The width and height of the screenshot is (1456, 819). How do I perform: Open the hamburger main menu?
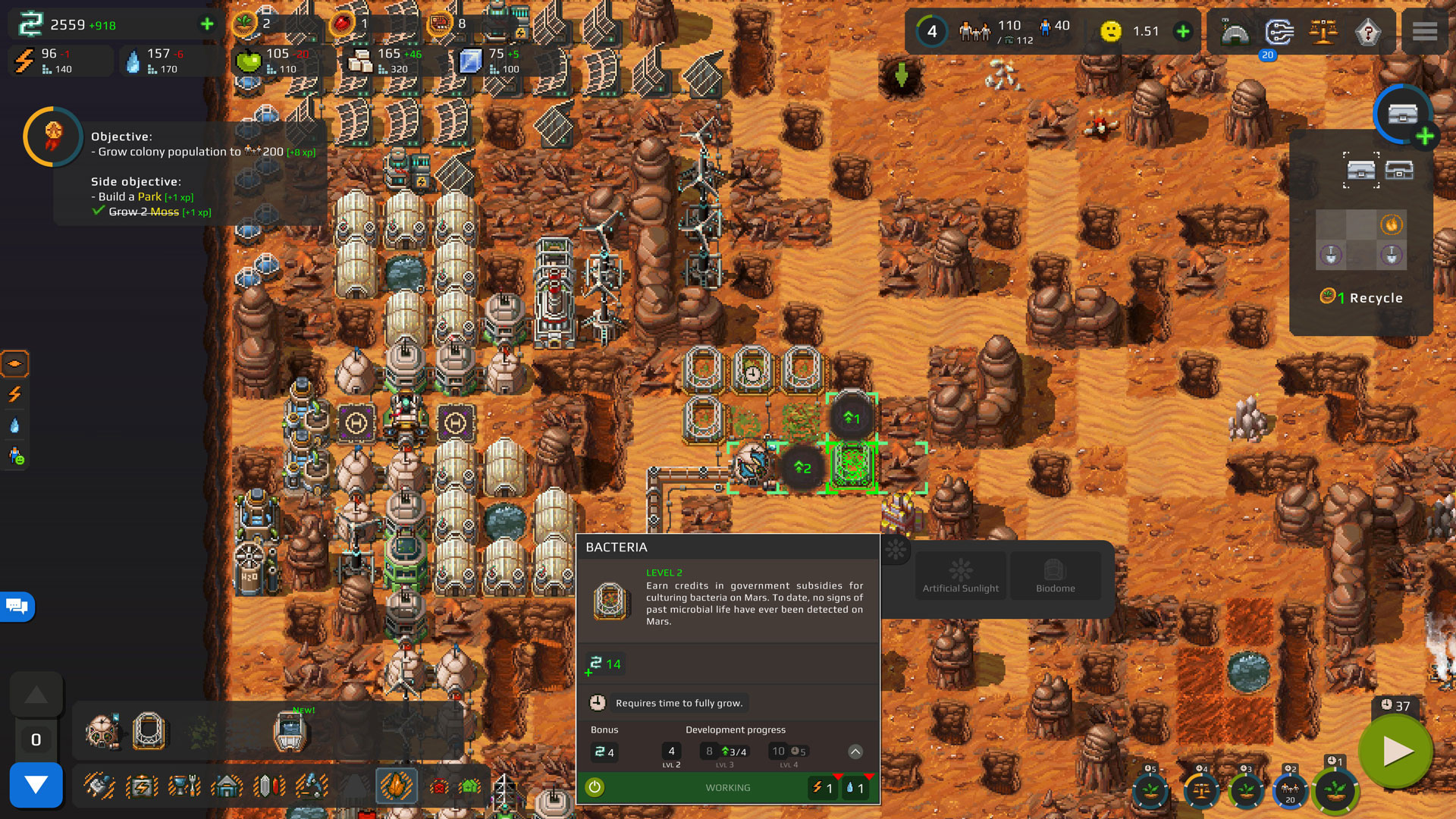[x=1424, y=32]
